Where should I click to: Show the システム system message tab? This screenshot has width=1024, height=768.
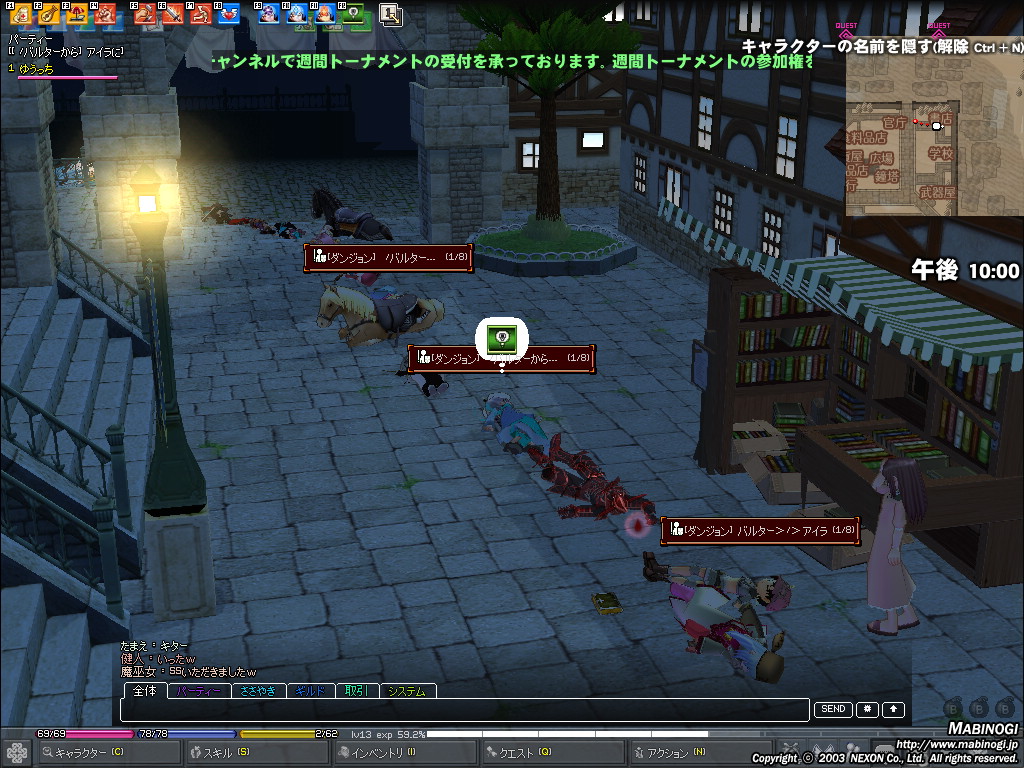tap(406, 691)
